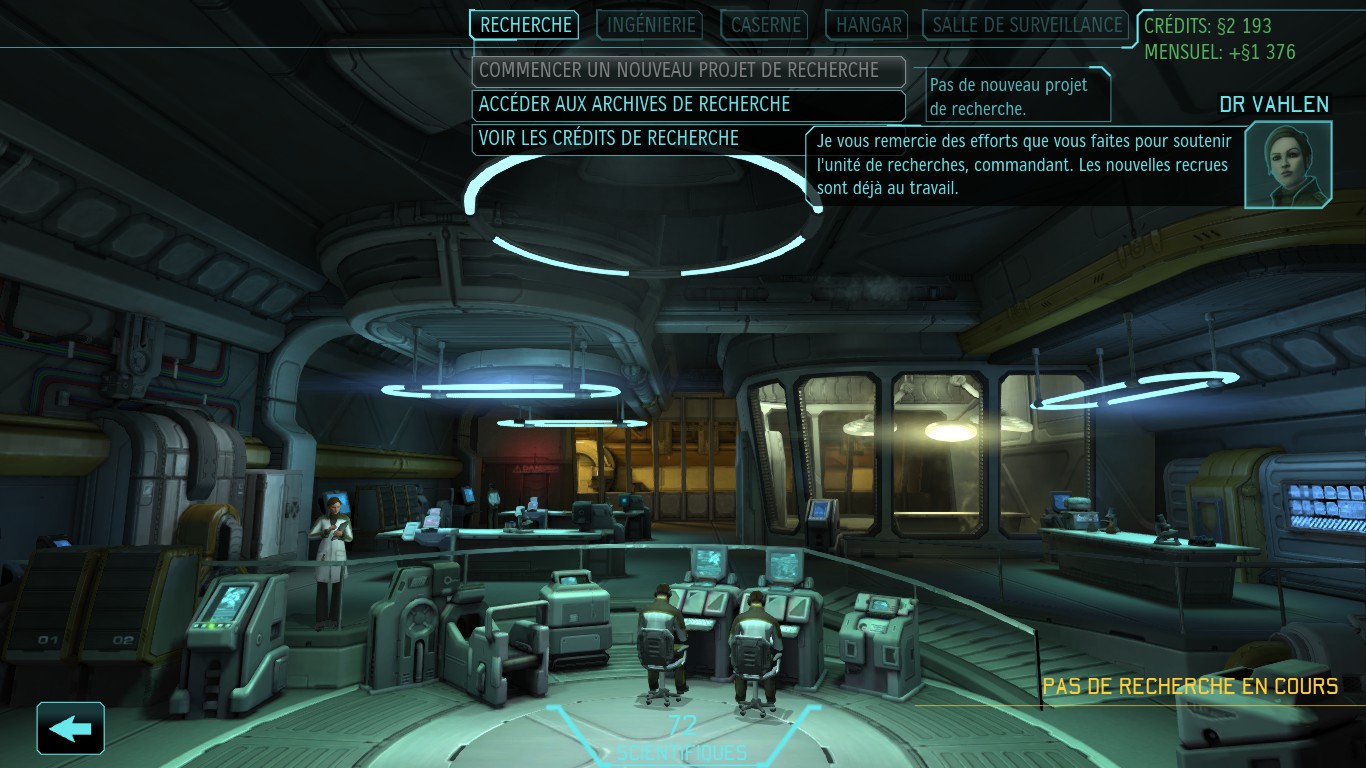Click Dr Vahlen's portrait
Image resolution: width=1366 pixels, height=768 pixels.
1288,164
